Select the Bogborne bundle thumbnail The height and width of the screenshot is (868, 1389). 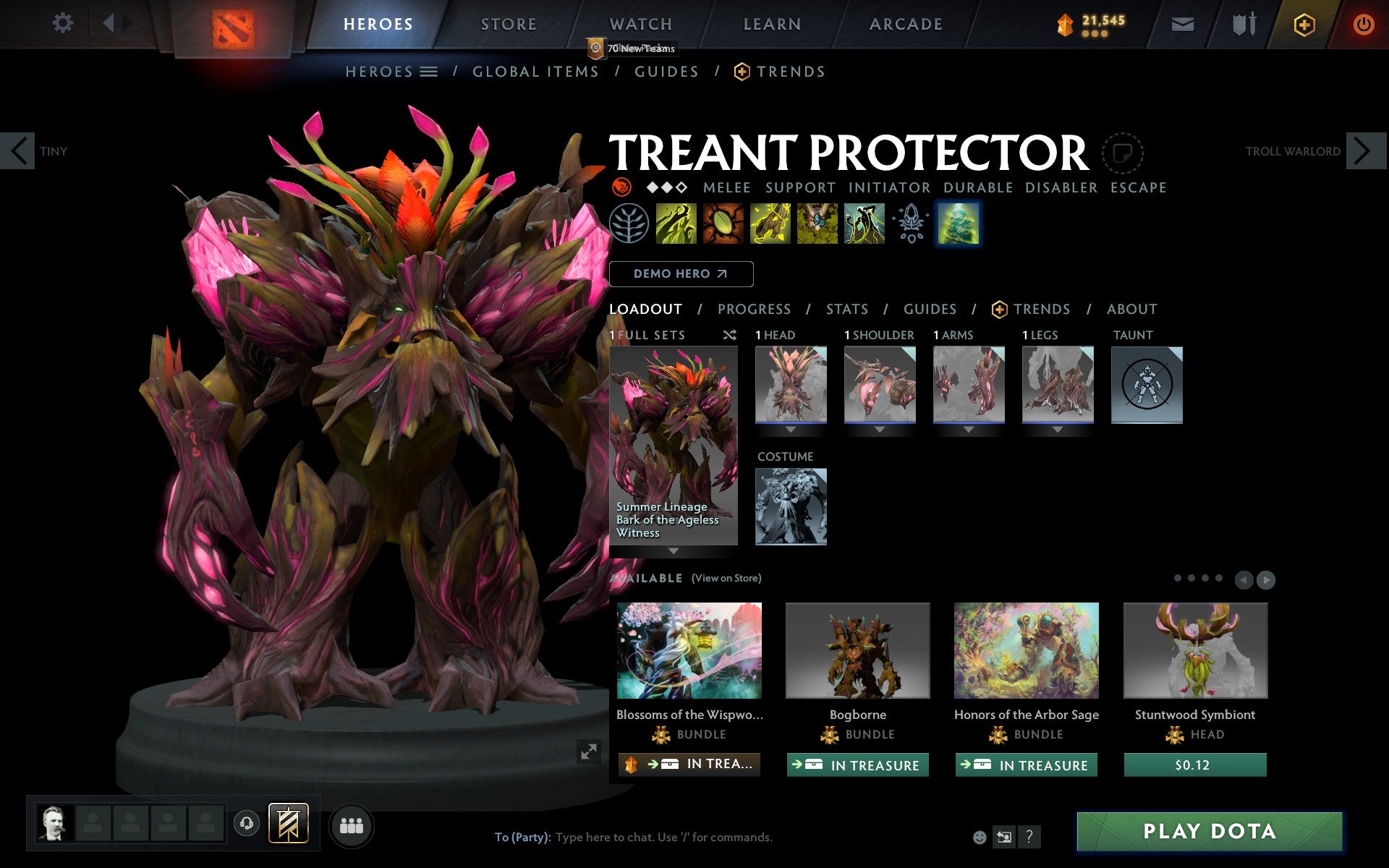858,650
